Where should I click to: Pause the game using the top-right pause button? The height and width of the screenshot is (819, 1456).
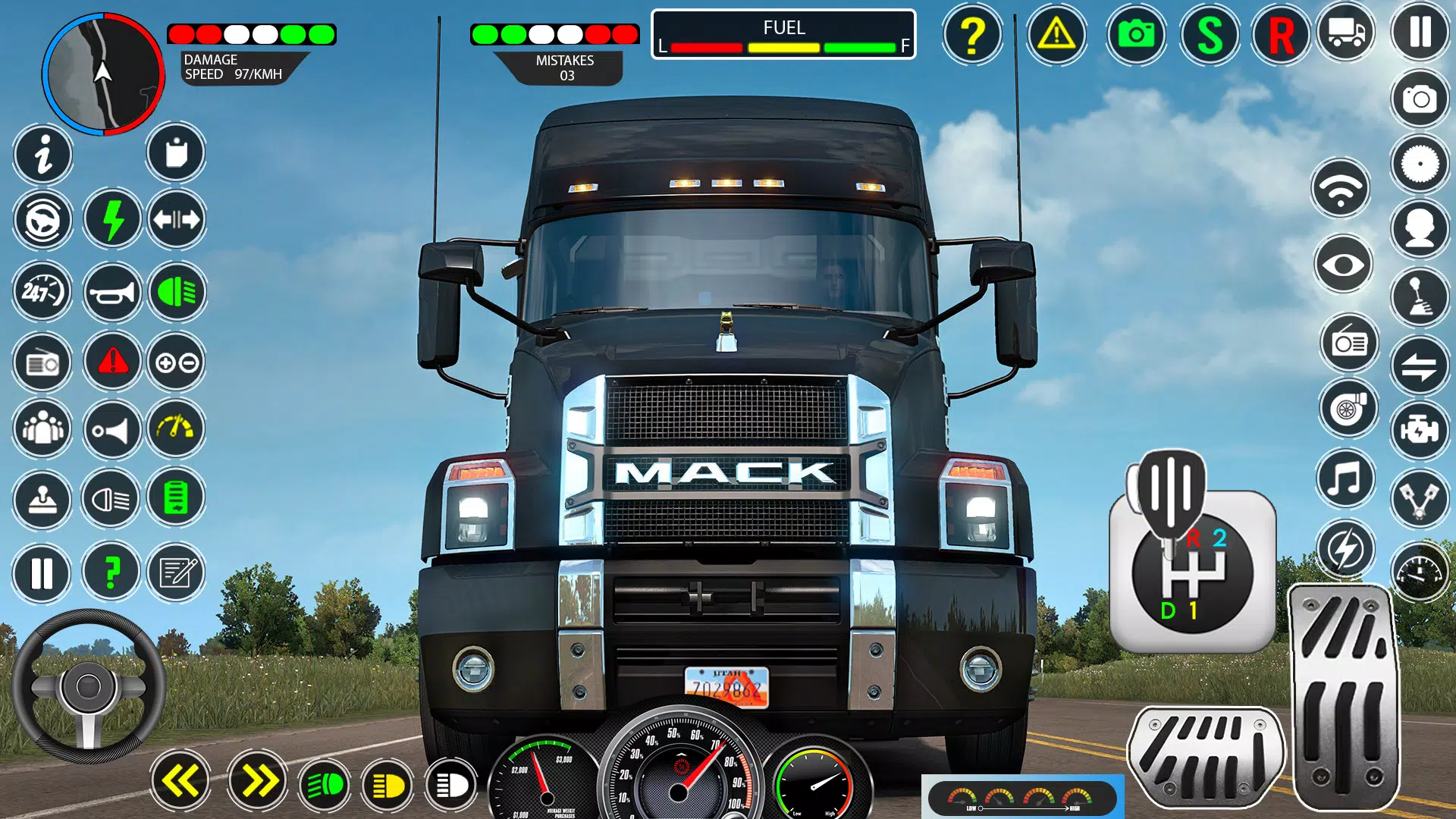coord(1420,33)
